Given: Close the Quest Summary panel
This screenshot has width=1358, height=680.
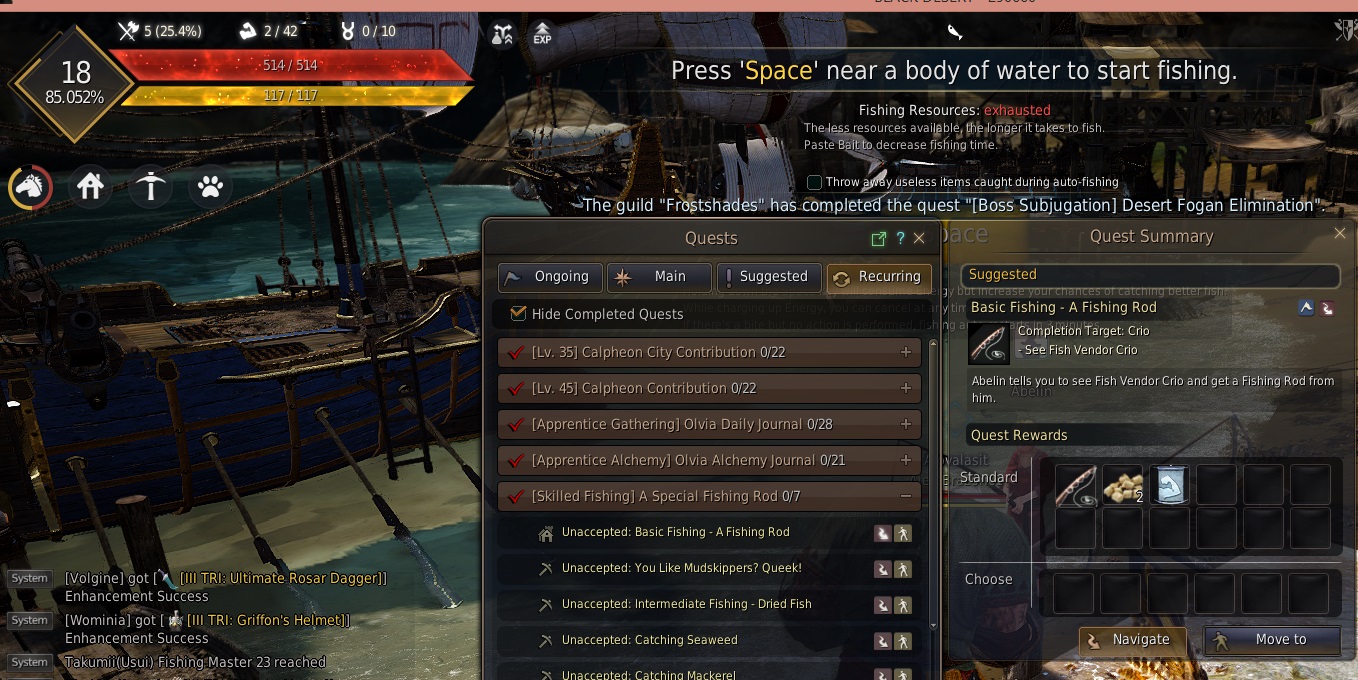Looking at the screenshot, I should [1340, 233].
